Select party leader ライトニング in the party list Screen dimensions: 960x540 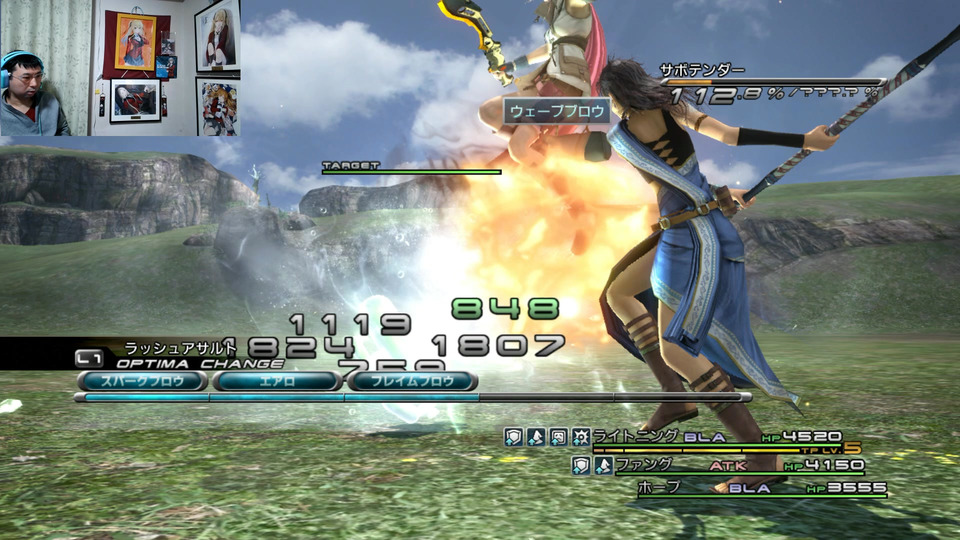(x=636, y=437)
